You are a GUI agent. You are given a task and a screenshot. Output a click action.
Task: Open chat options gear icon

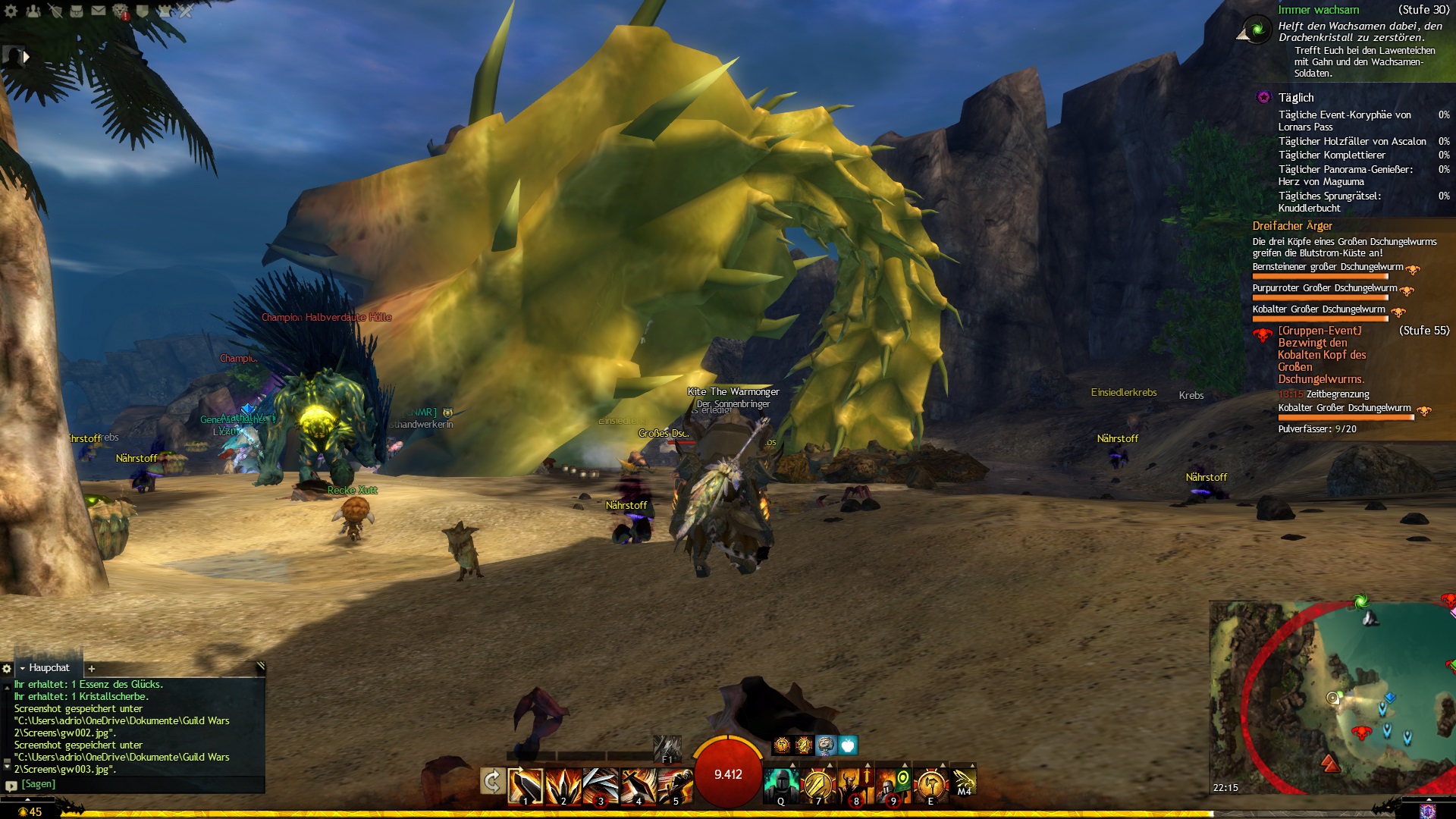7,669
